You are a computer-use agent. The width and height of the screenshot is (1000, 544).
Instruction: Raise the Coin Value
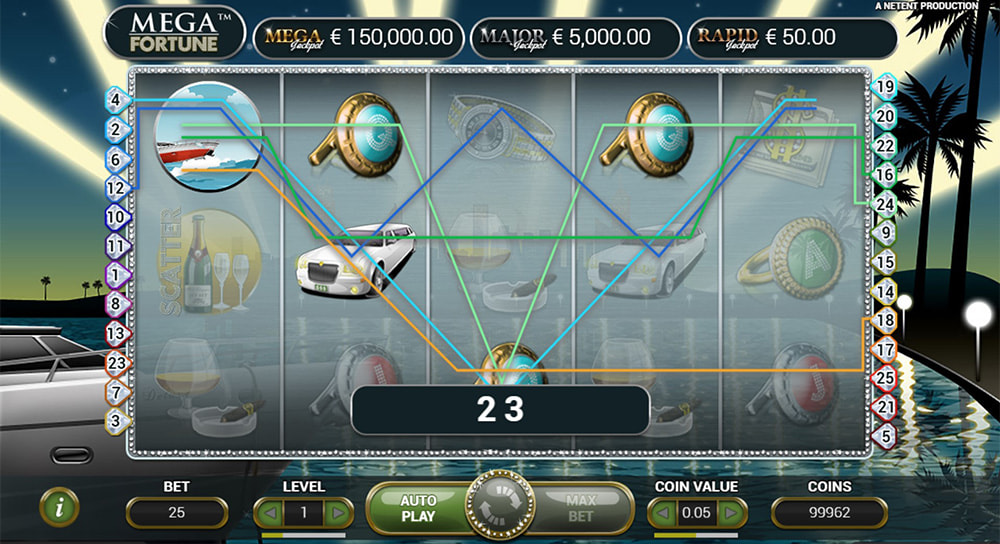pos(733,513)
